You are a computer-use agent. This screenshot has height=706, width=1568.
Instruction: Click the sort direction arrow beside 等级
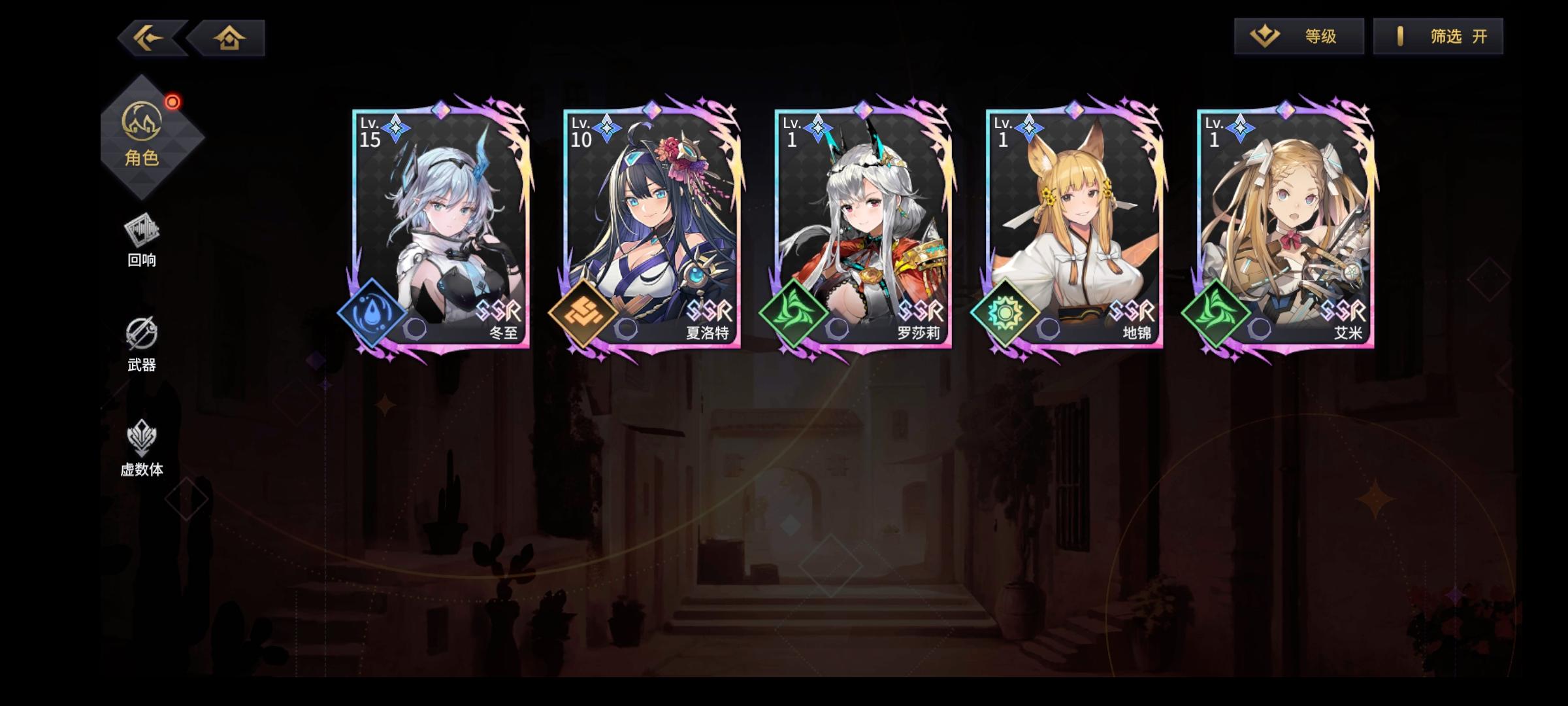pos(1264,36)
